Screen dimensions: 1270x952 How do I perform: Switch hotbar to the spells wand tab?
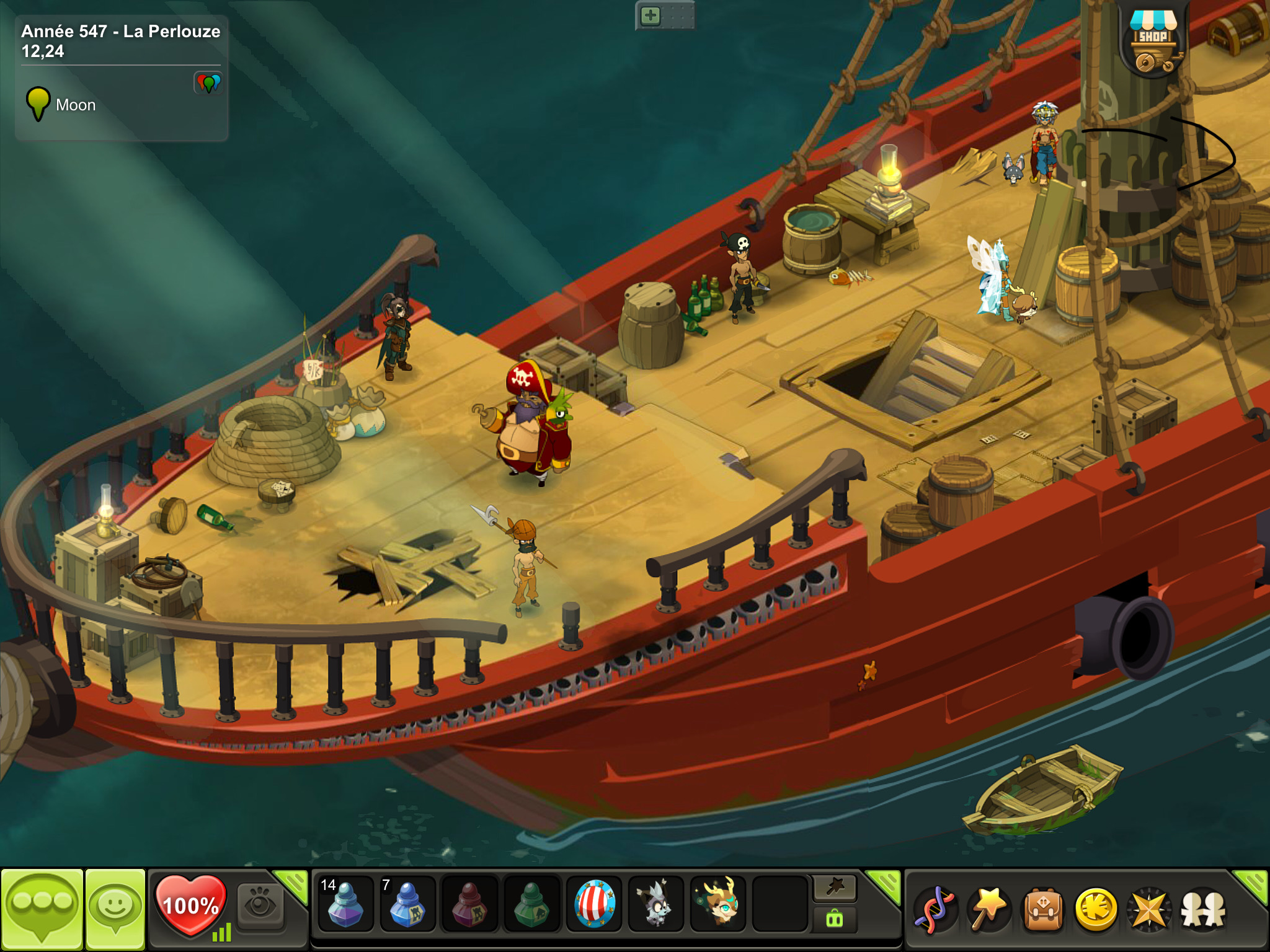point(834,888)
